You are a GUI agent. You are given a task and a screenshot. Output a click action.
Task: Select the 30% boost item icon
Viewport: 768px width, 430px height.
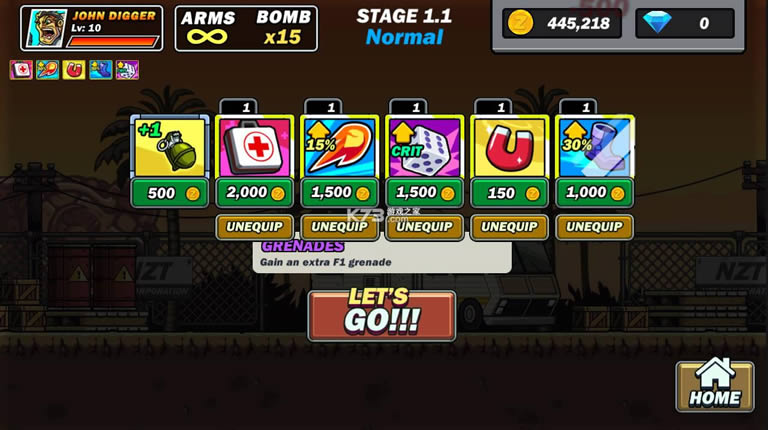click(594, 147)
